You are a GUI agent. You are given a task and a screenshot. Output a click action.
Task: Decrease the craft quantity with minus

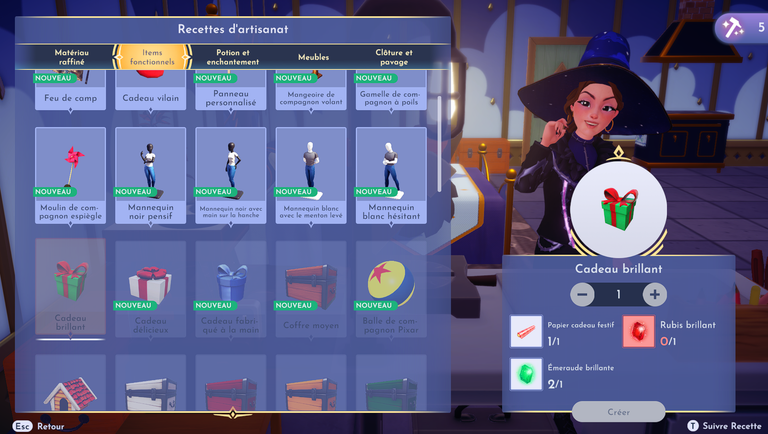[x=582, y=295]
